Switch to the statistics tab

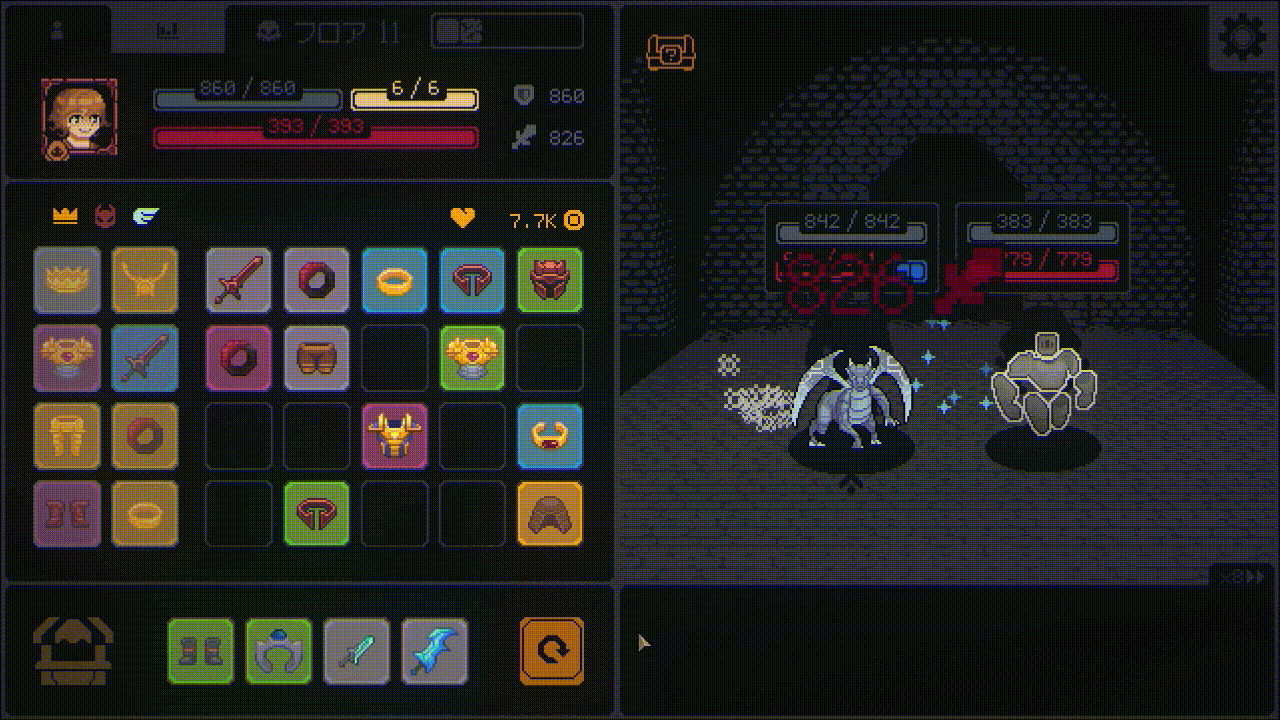pos(168,30)
